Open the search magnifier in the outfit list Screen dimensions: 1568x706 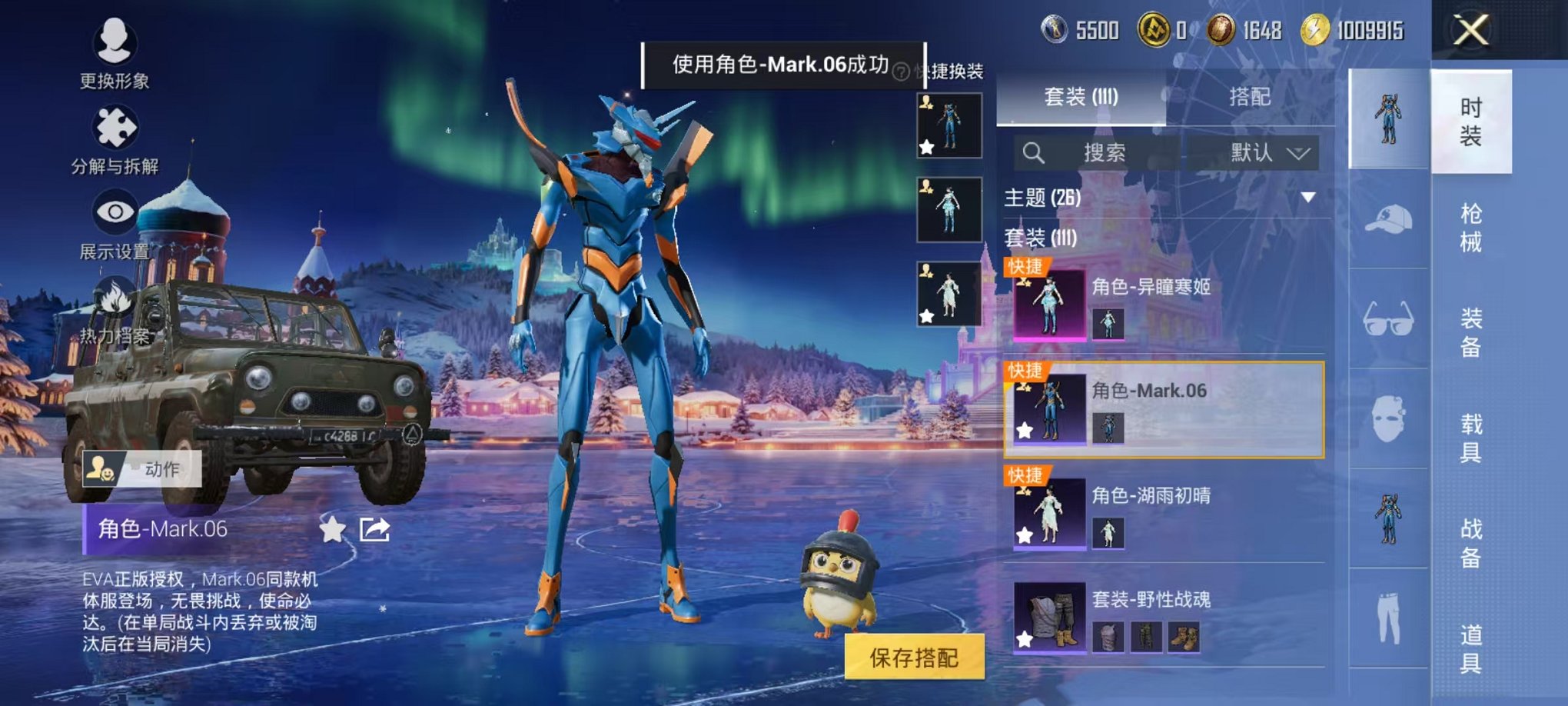click(x=1034, y=152)
